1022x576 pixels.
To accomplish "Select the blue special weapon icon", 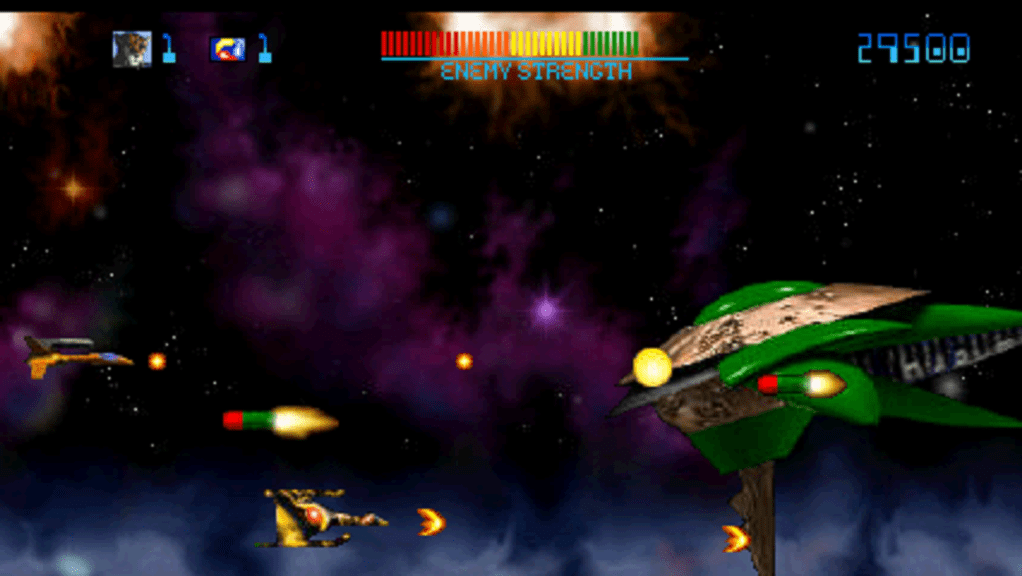I will coord(227,48).
